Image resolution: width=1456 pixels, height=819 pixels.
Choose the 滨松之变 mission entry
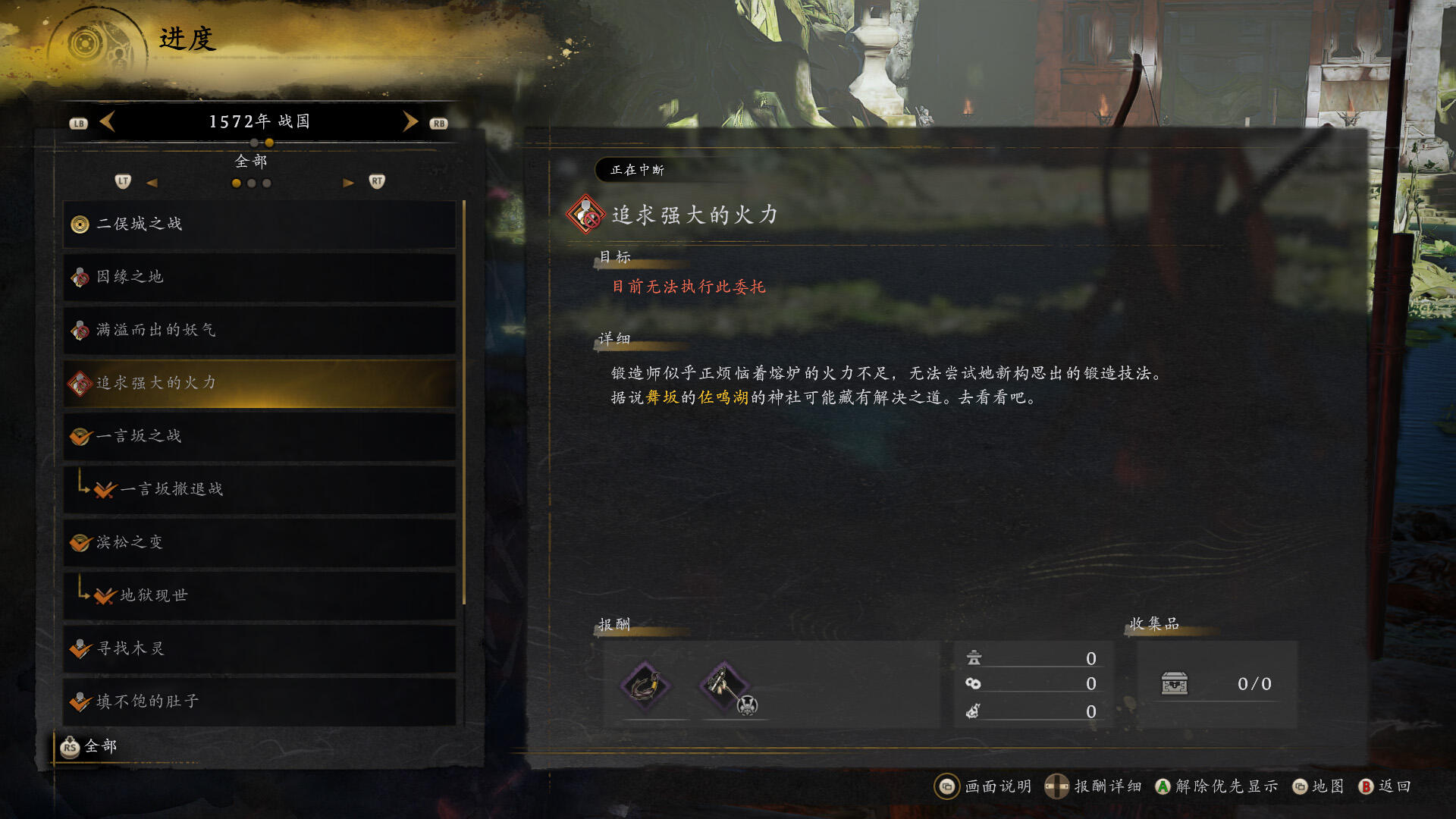click(x=259, y=543)
